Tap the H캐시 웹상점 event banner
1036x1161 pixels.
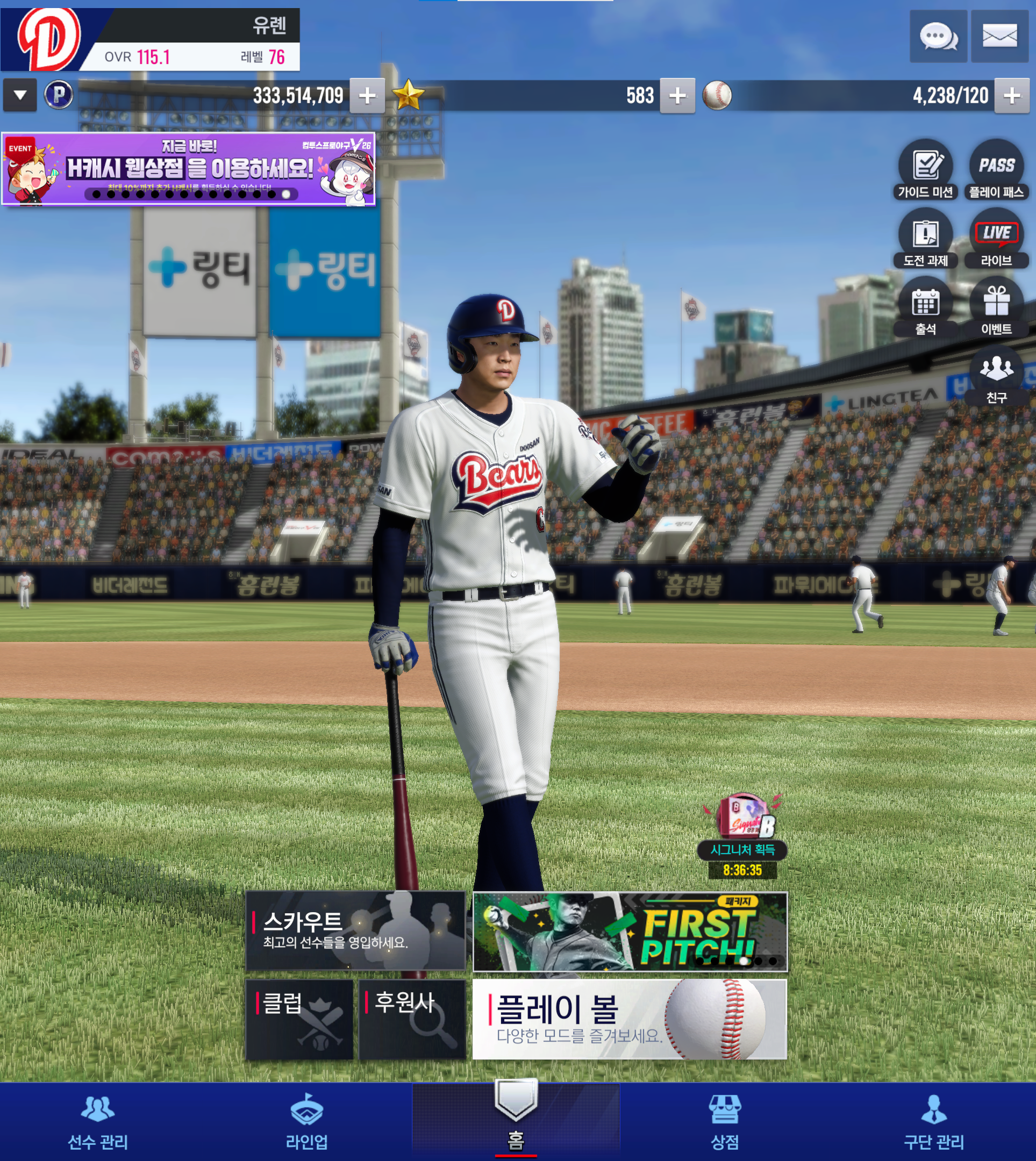[188, 168]
